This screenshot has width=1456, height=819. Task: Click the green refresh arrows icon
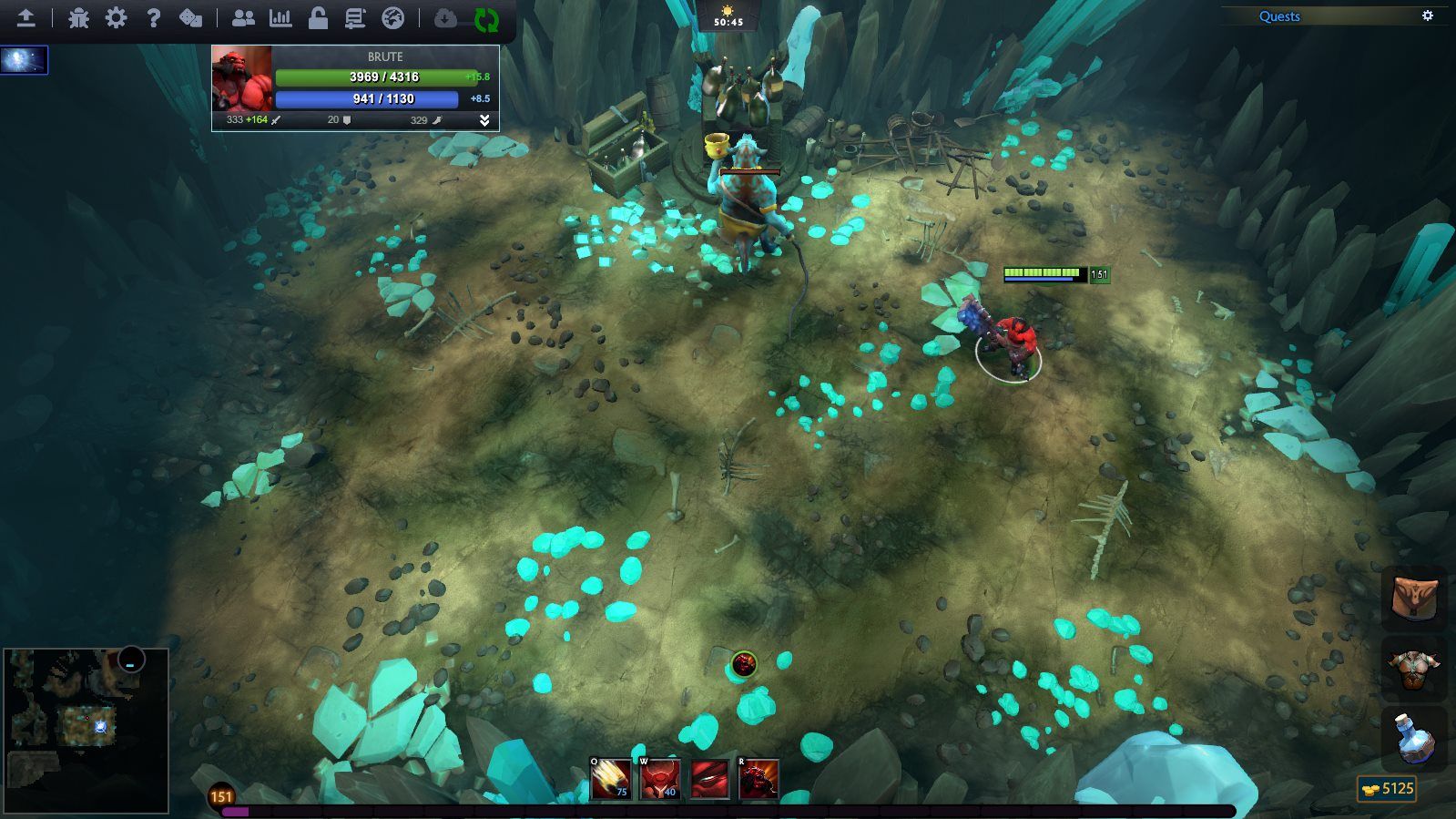[486, 19]
